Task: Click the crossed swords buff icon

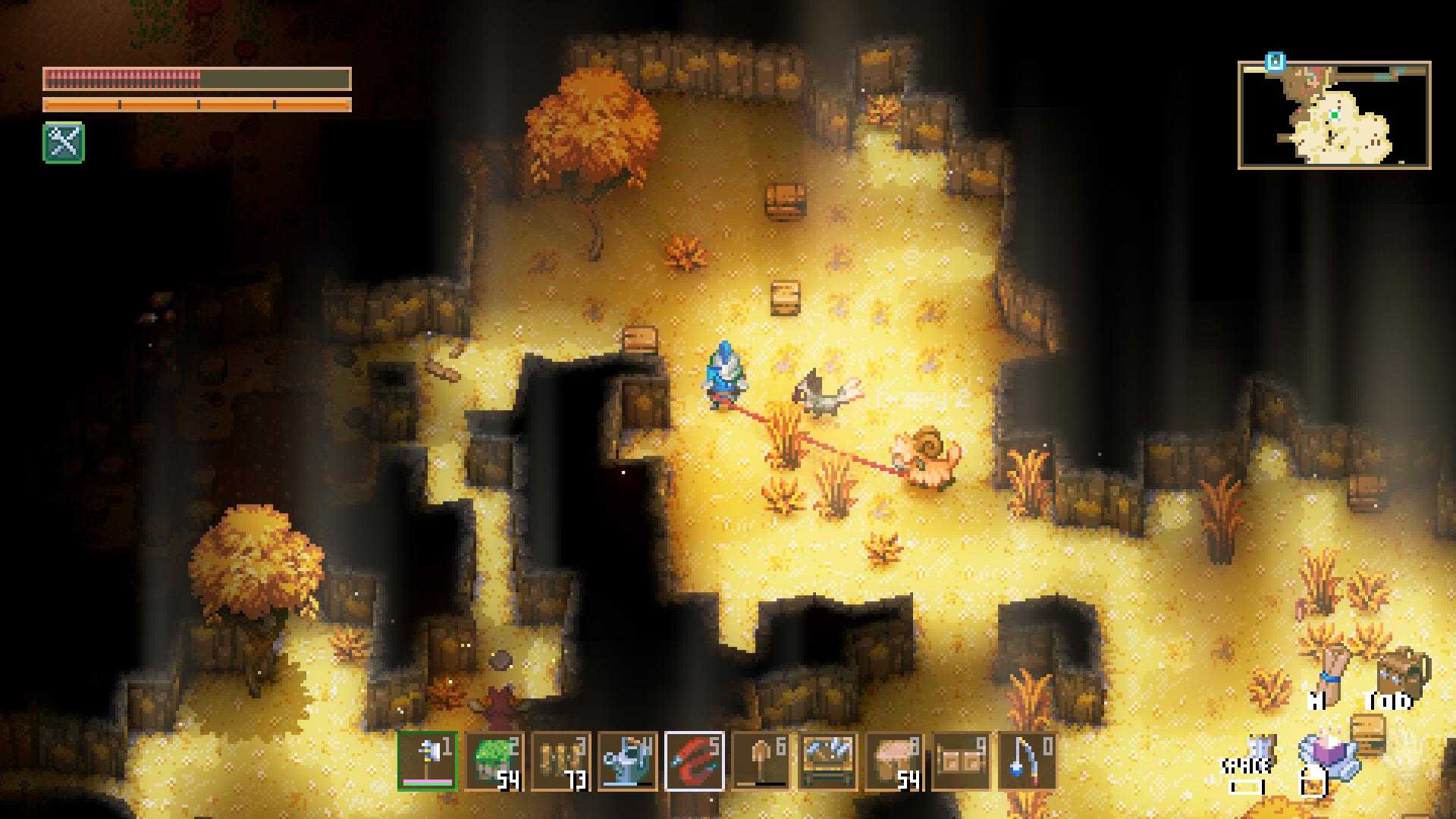Action: (64, 143)
